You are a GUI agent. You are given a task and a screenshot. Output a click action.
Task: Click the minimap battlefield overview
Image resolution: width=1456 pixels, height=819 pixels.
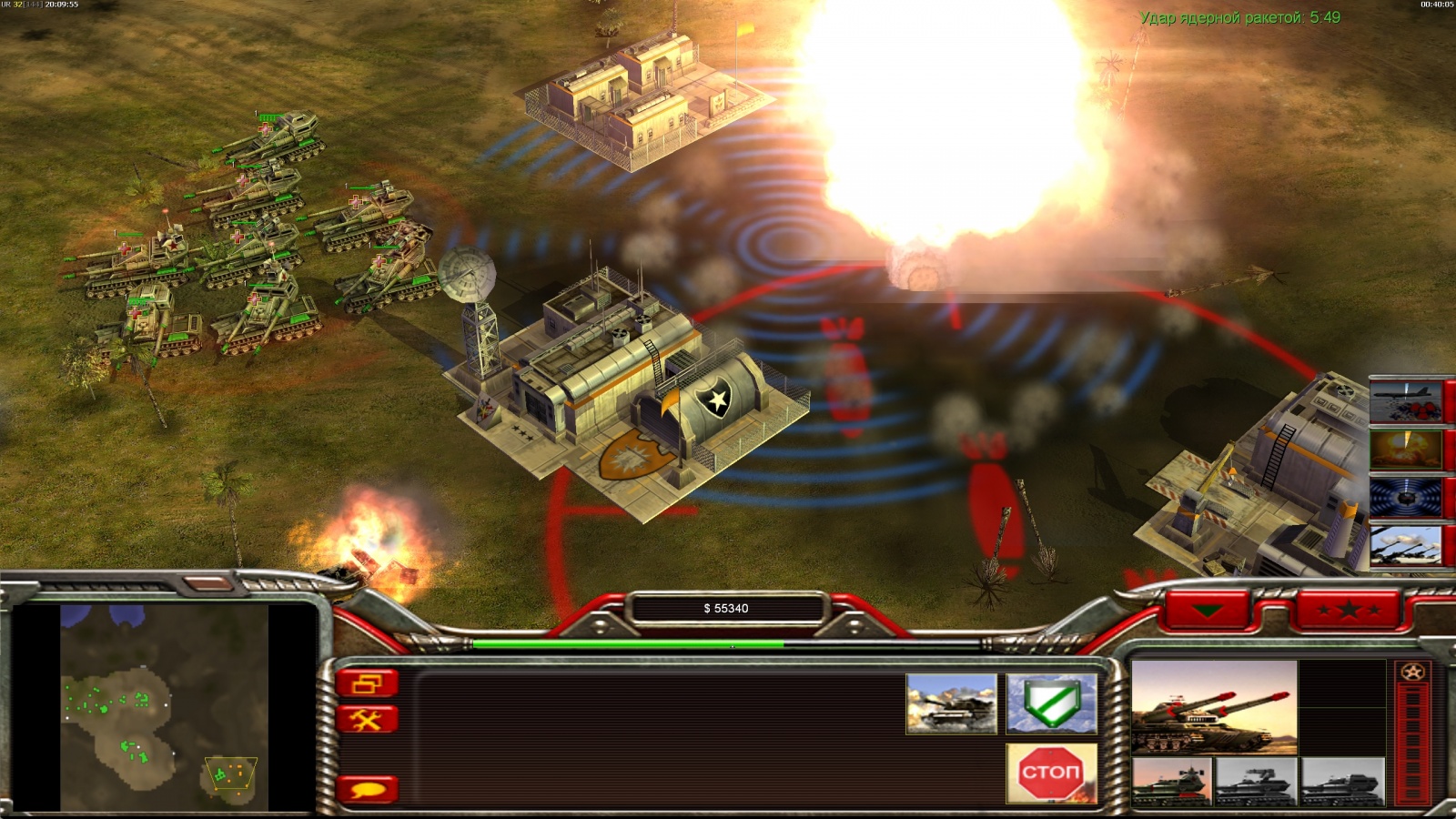(164, 708)
